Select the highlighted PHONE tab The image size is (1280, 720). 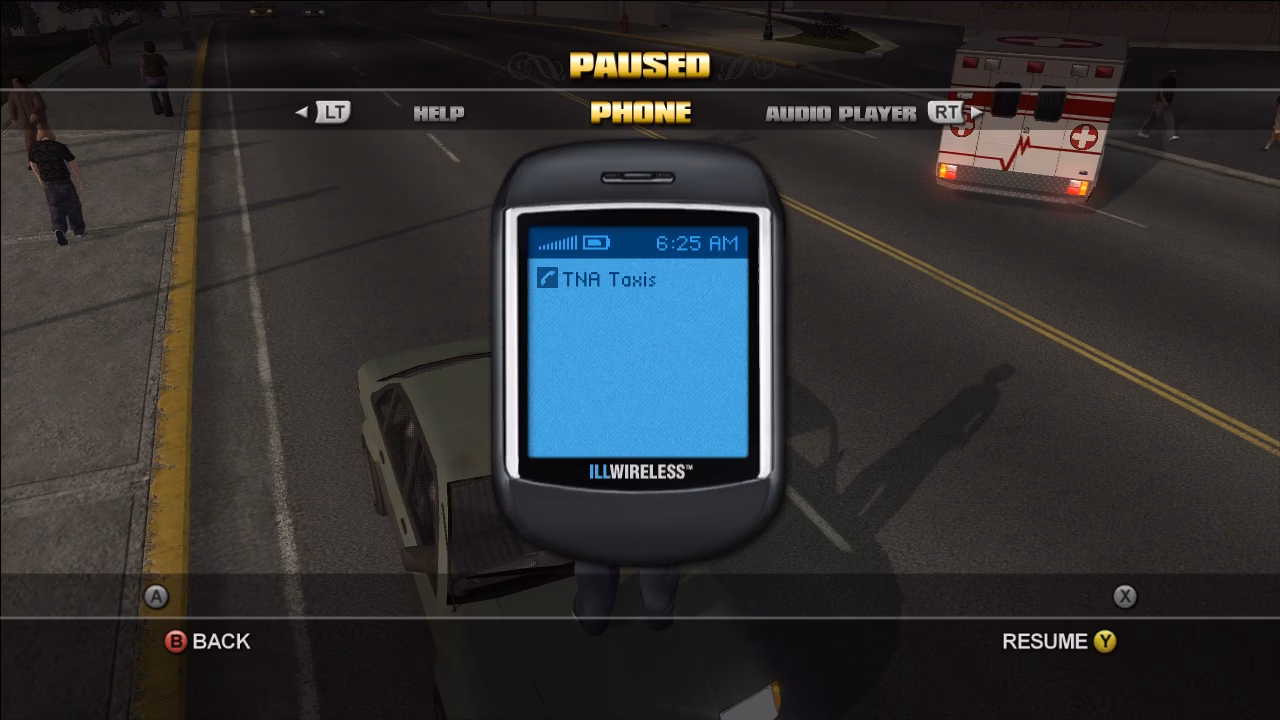[x=640, y=113]
